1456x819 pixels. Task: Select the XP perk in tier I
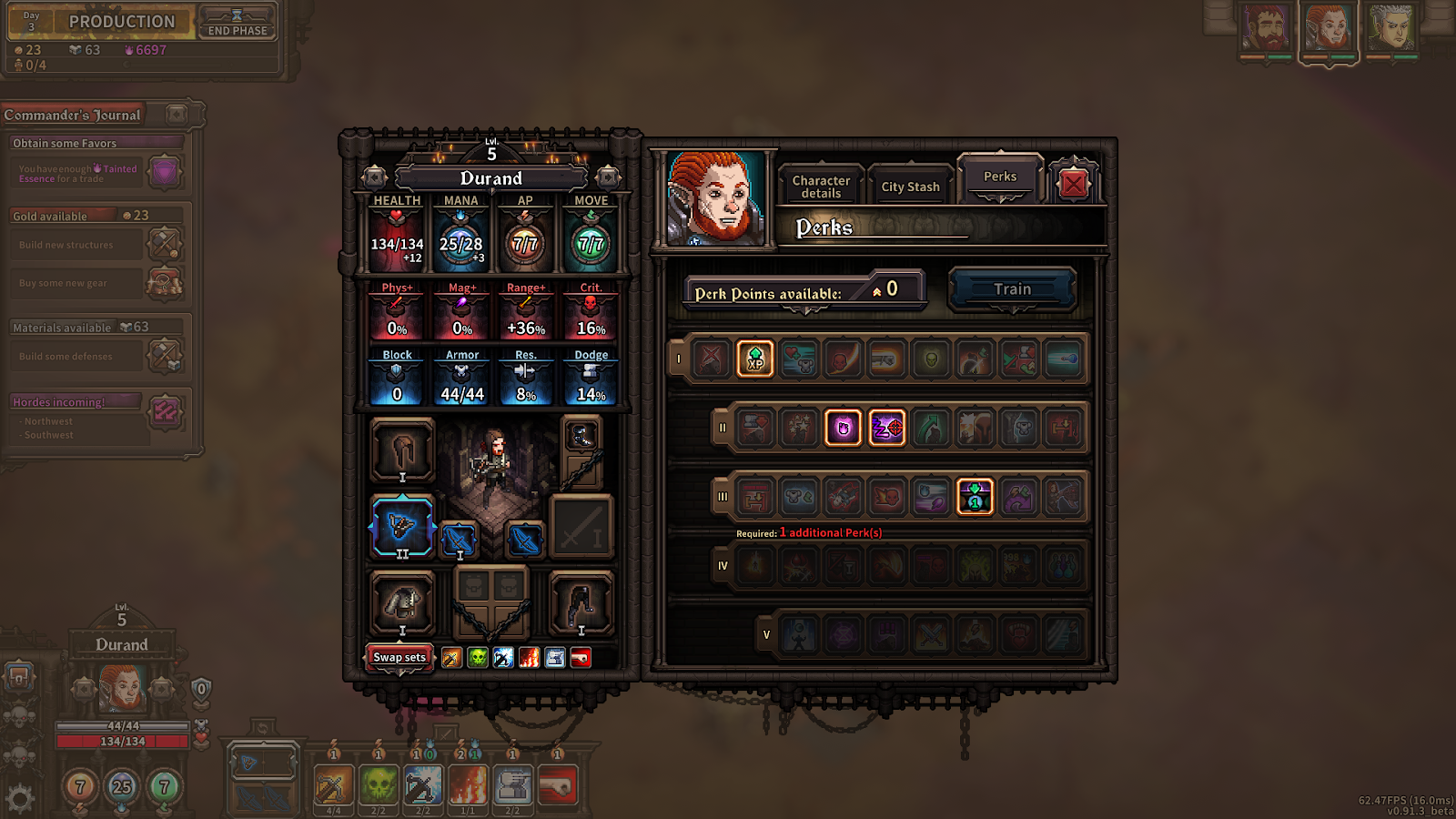(755, 359)
